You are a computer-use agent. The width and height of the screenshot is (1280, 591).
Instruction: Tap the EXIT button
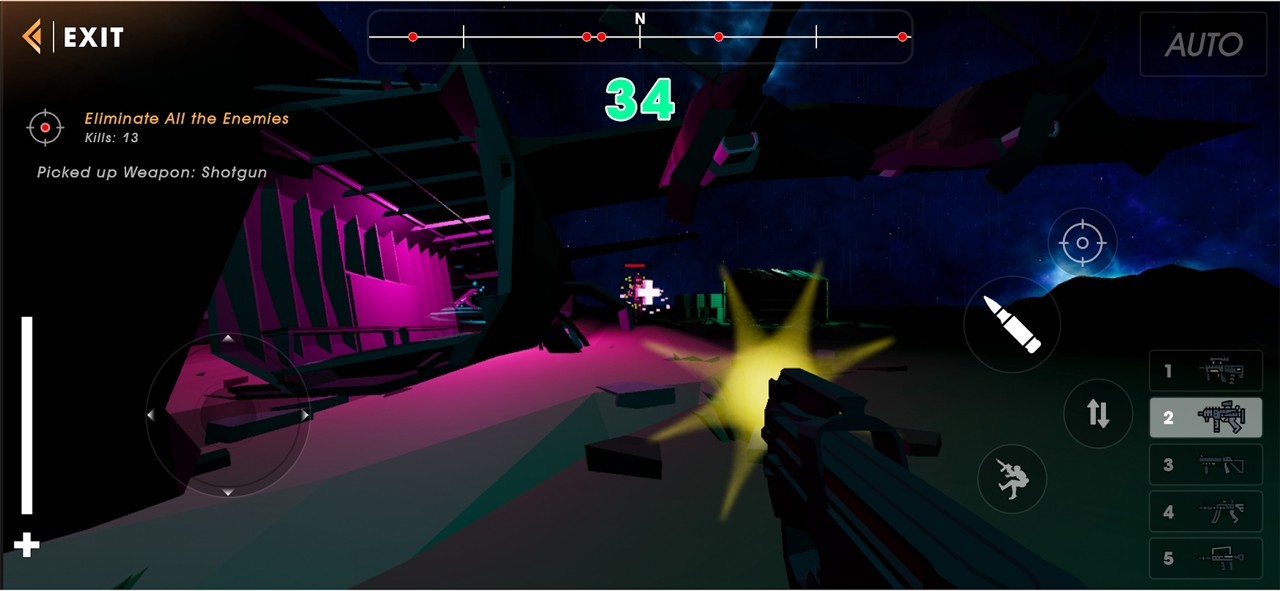tap(74, 38)
